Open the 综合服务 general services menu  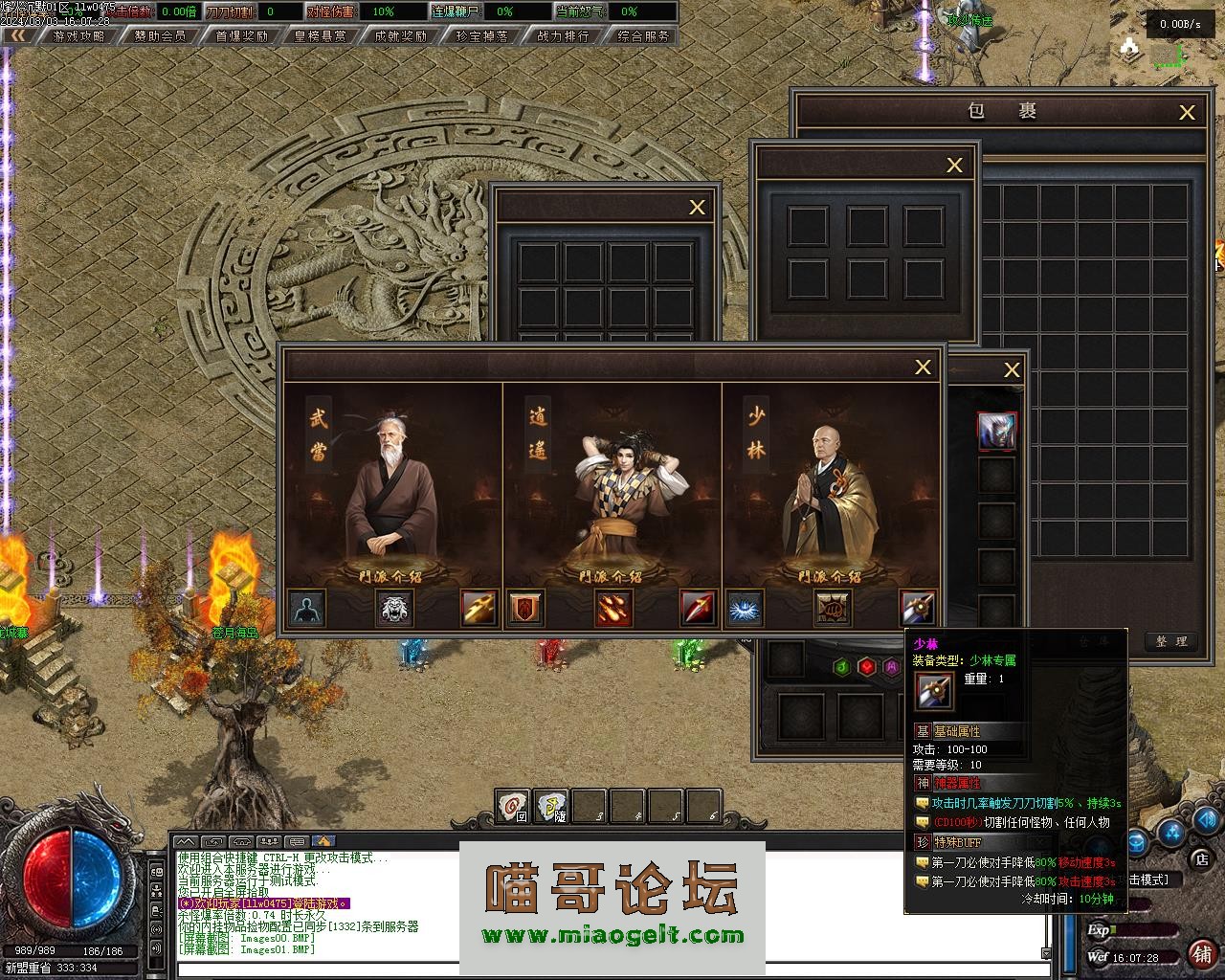644,36
